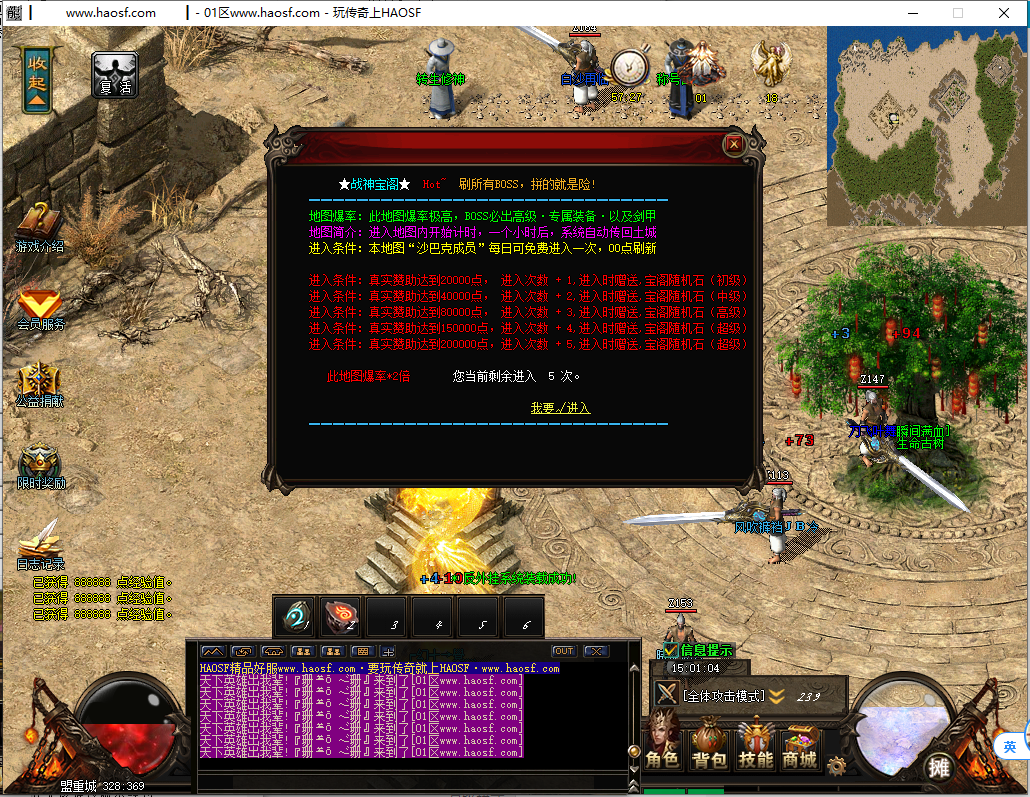Open the 商城 shop
This screenshot has height=797, width=1030.
tap(800, 747)
